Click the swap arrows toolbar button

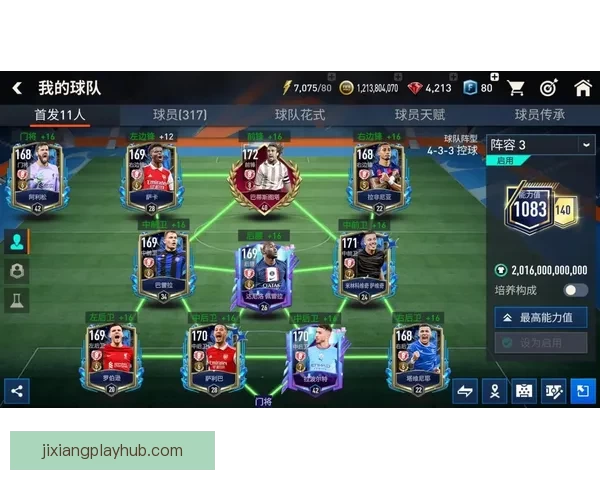(465, 391)
